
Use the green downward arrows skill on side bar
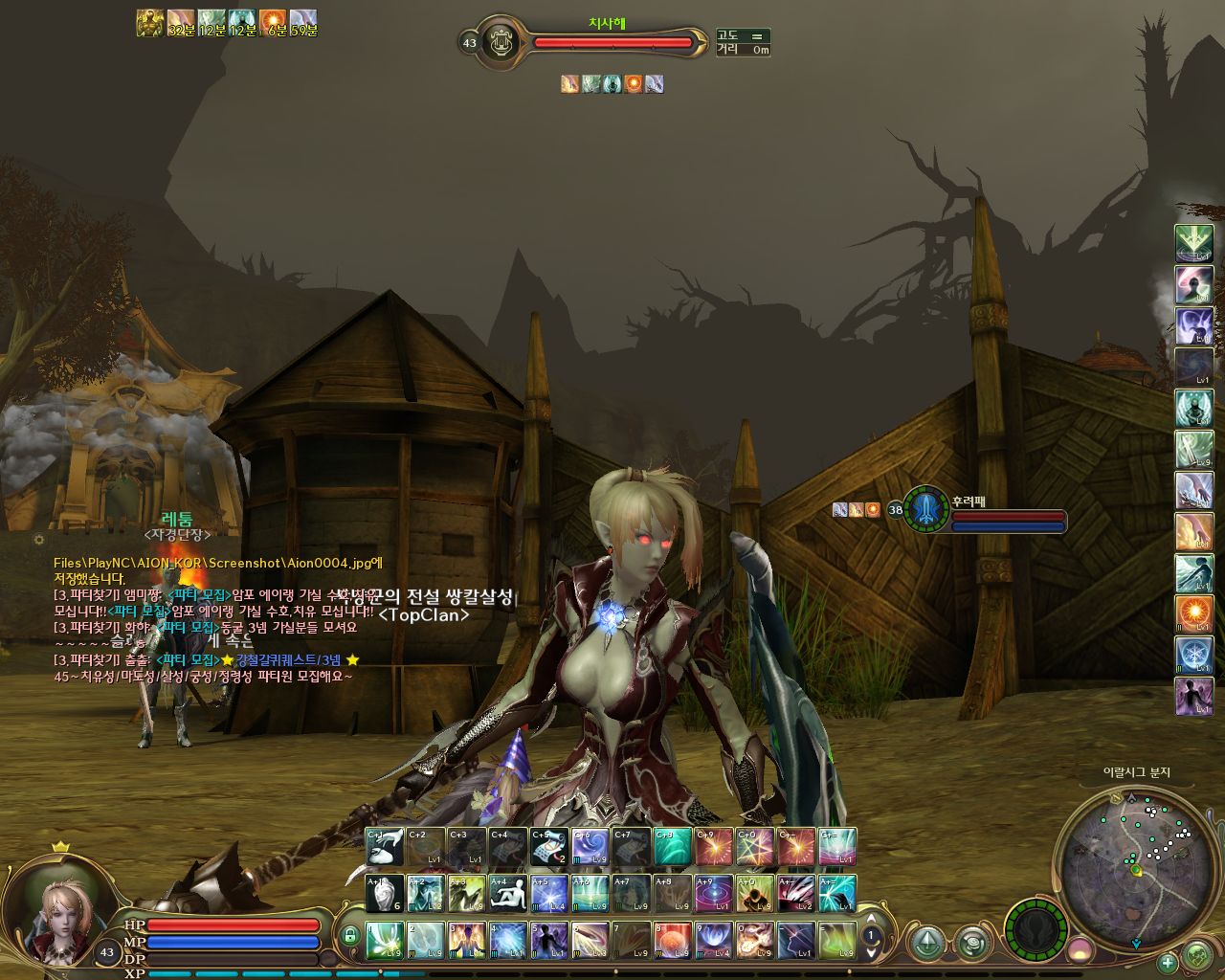tap(1193, 243)
